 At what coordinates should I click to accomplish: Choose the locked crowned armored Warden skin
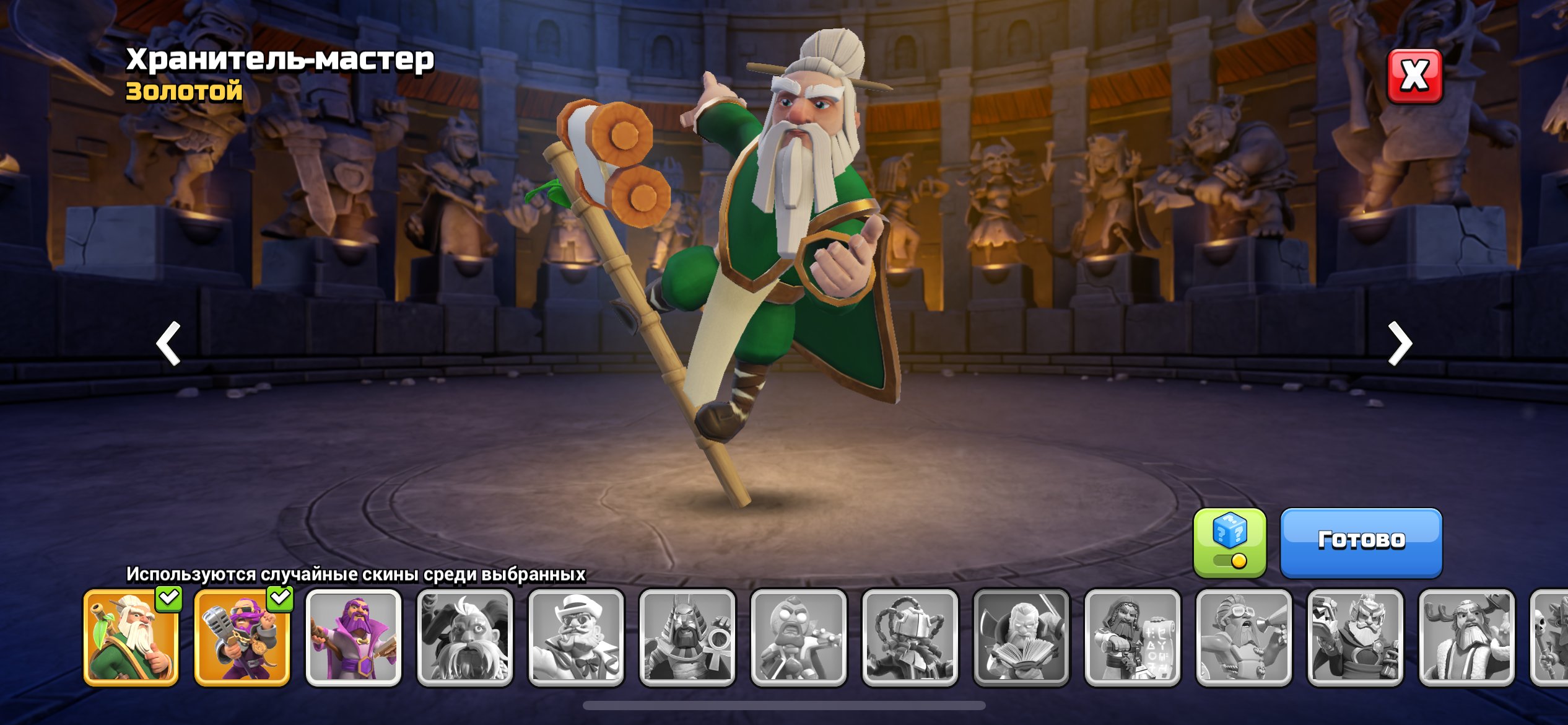(x=1355, y=638)
